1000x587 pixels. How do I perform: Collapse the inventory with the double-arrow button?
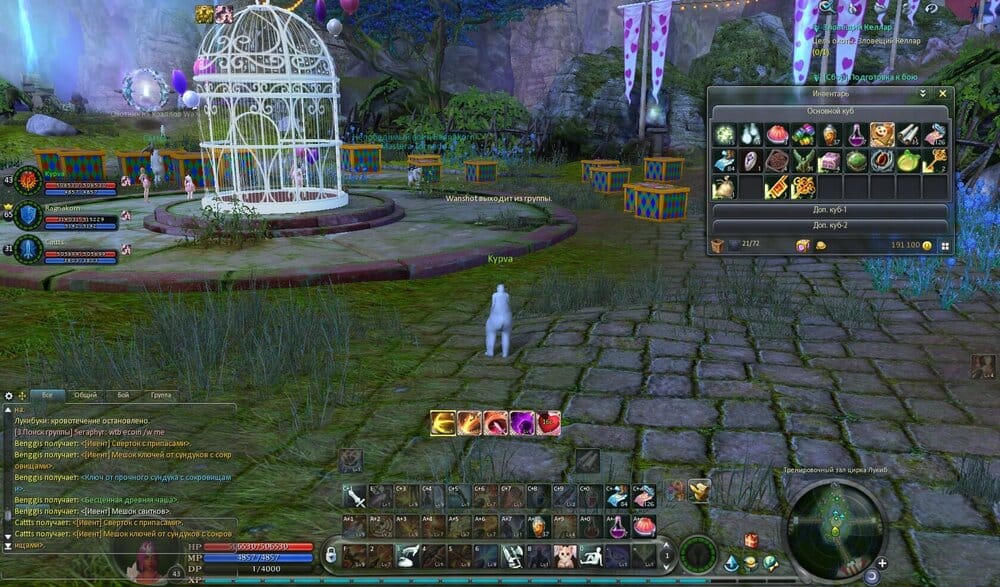pos(923,93)
